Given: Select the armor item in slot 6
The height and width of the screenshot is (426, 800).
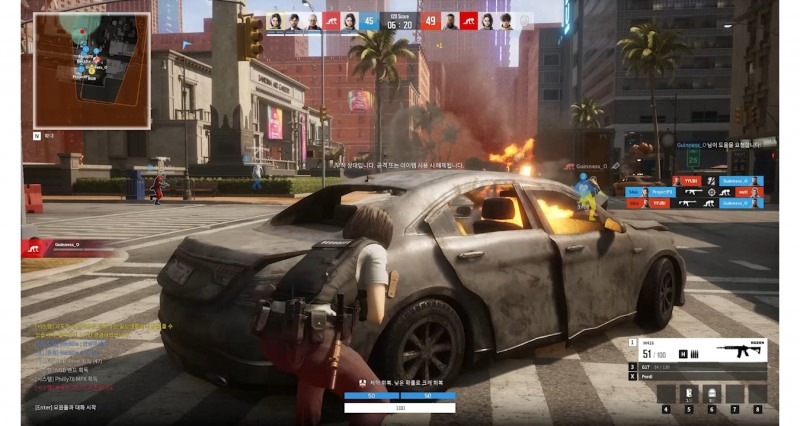Looking at the screenshot, I should pyautogui.click(x=712, y=393).
